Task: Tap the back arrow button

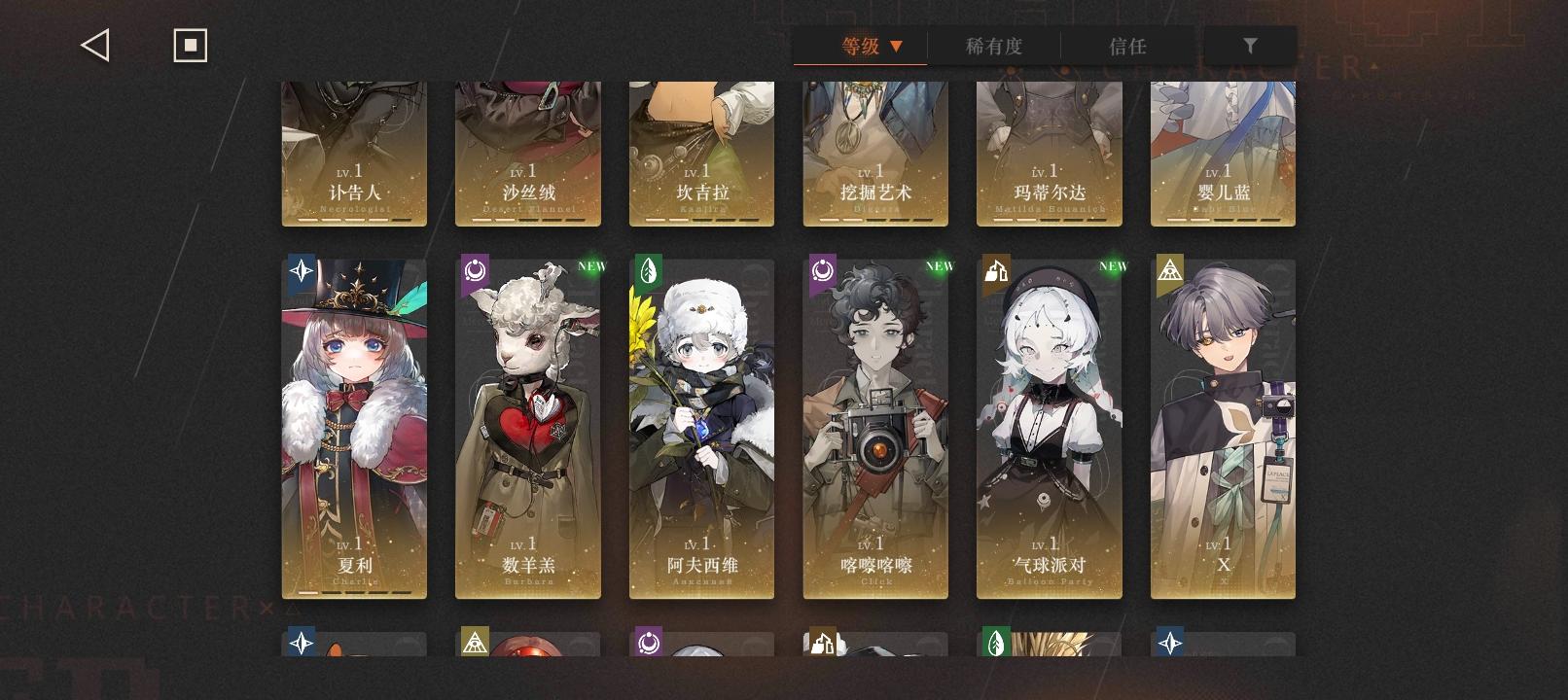Action: coord(94,44)
